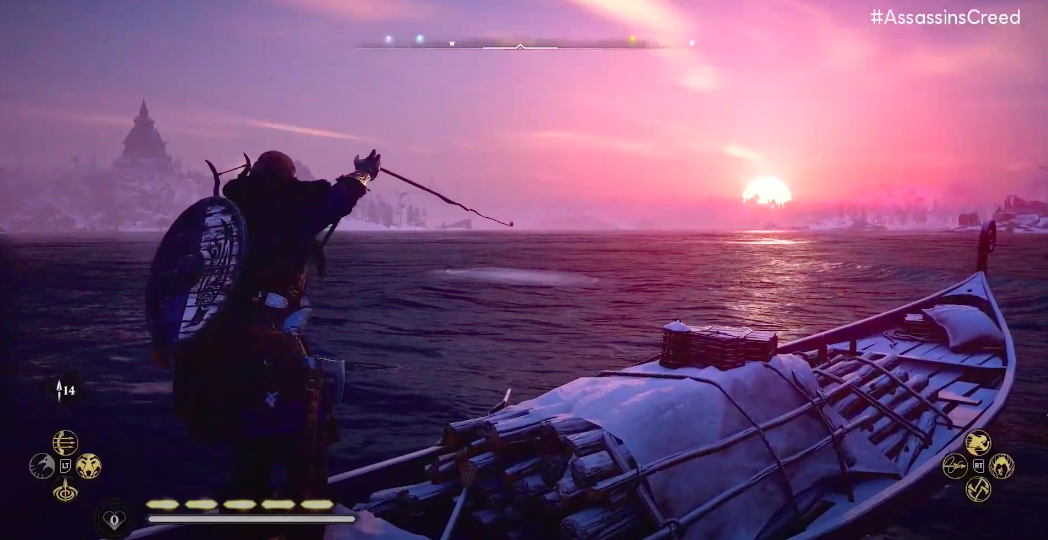
Task: Trigger the raven ability icon
Action: 42,466
